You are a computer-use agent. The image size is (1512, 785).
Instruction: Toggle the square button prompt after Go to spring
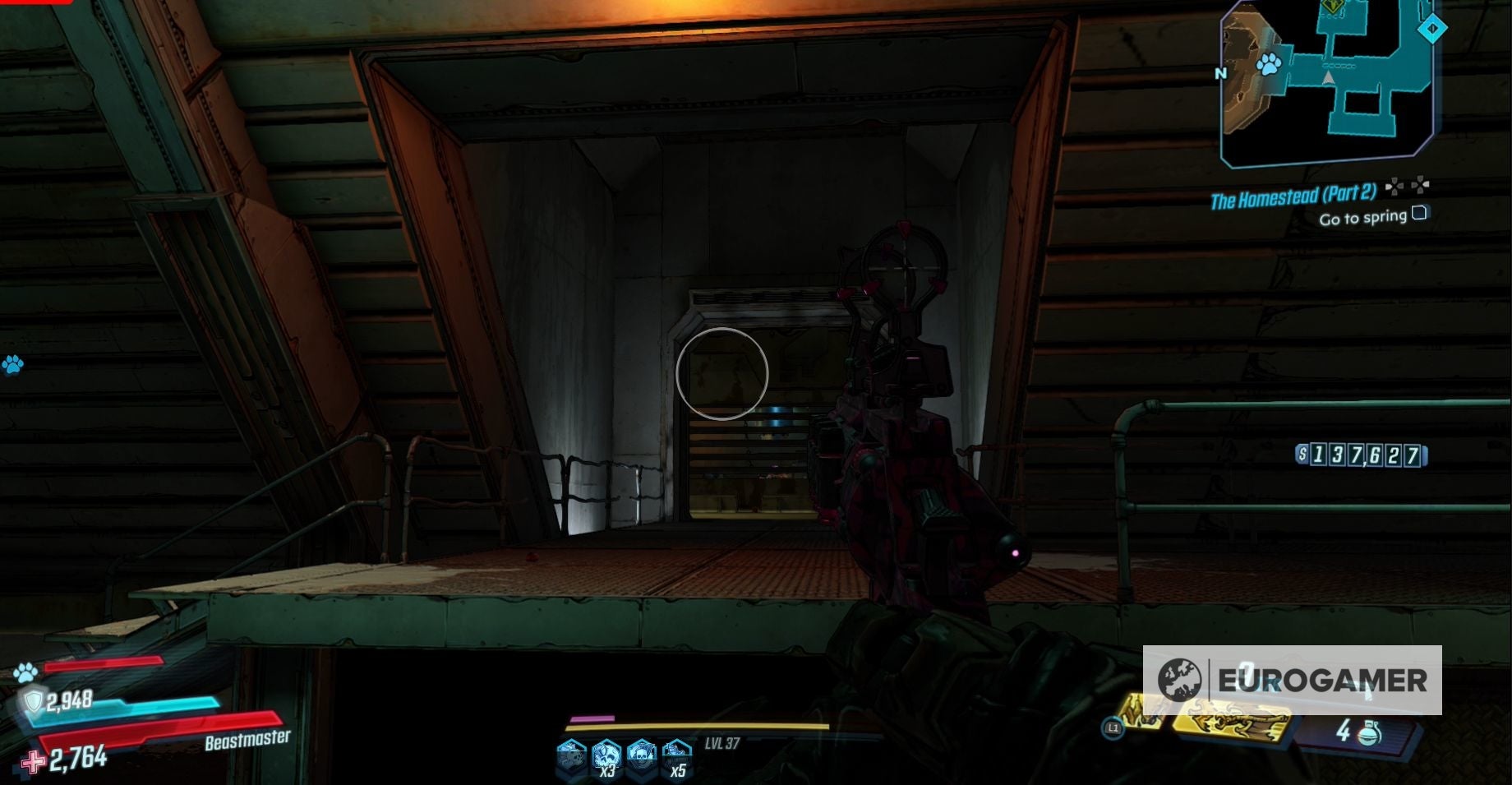point(1419,214)
